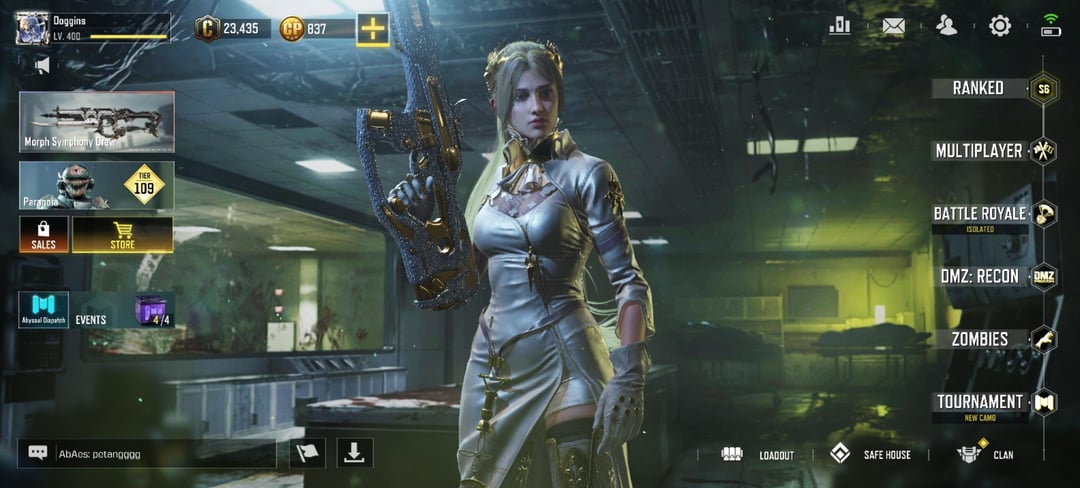Open the Tournament mode
The image size is (1080, 488).
click(980, 402)
